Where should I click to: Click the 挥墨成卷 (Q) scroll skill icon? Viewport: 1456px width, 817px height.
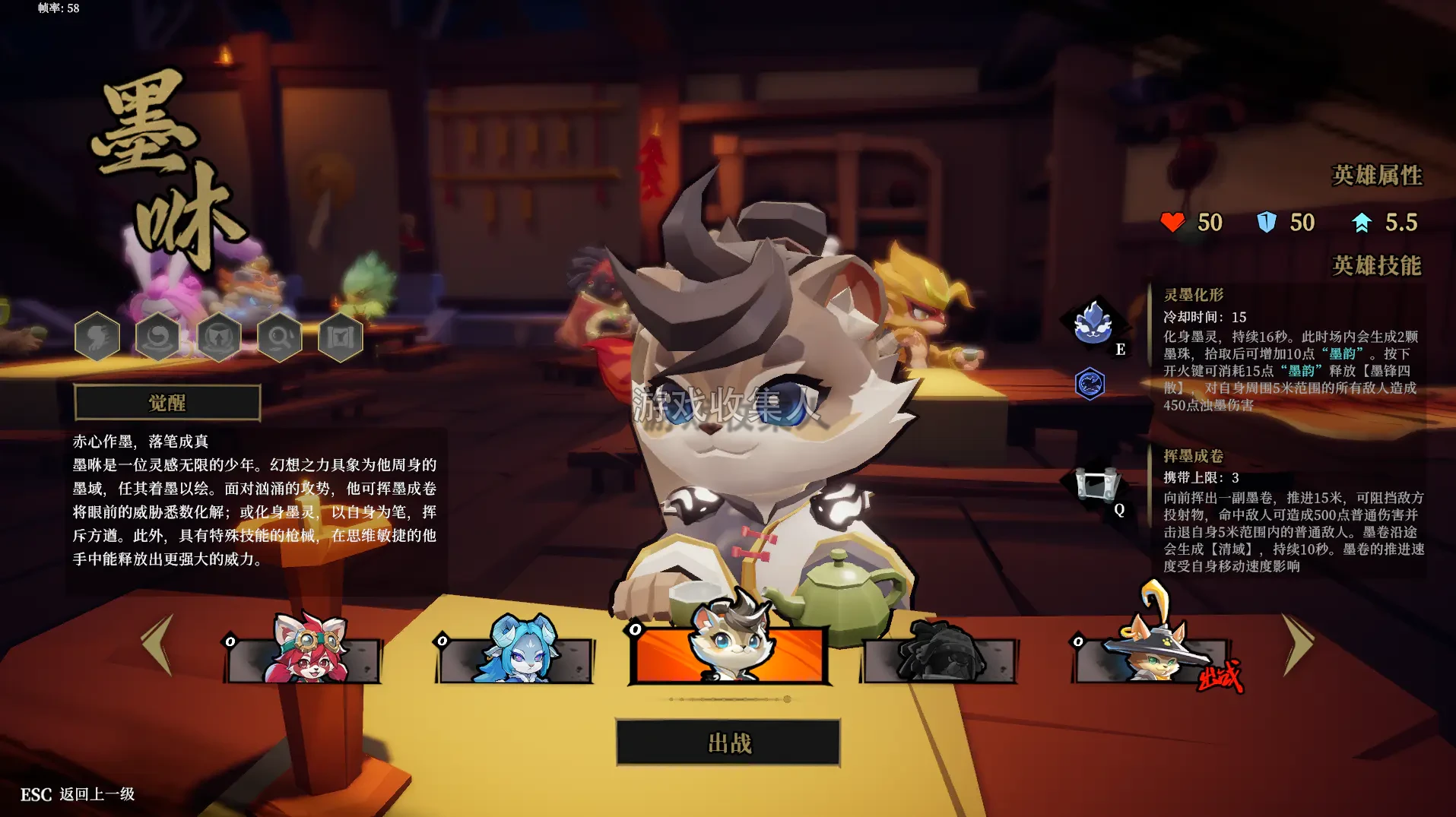[x=1096, y=485]
